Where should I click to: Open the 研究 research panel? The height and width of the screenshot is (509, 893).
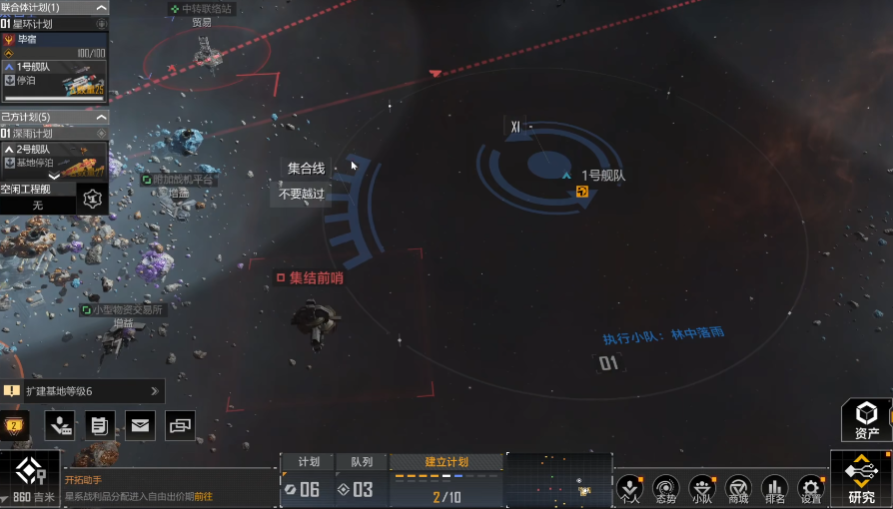click(x=861, y=477)
